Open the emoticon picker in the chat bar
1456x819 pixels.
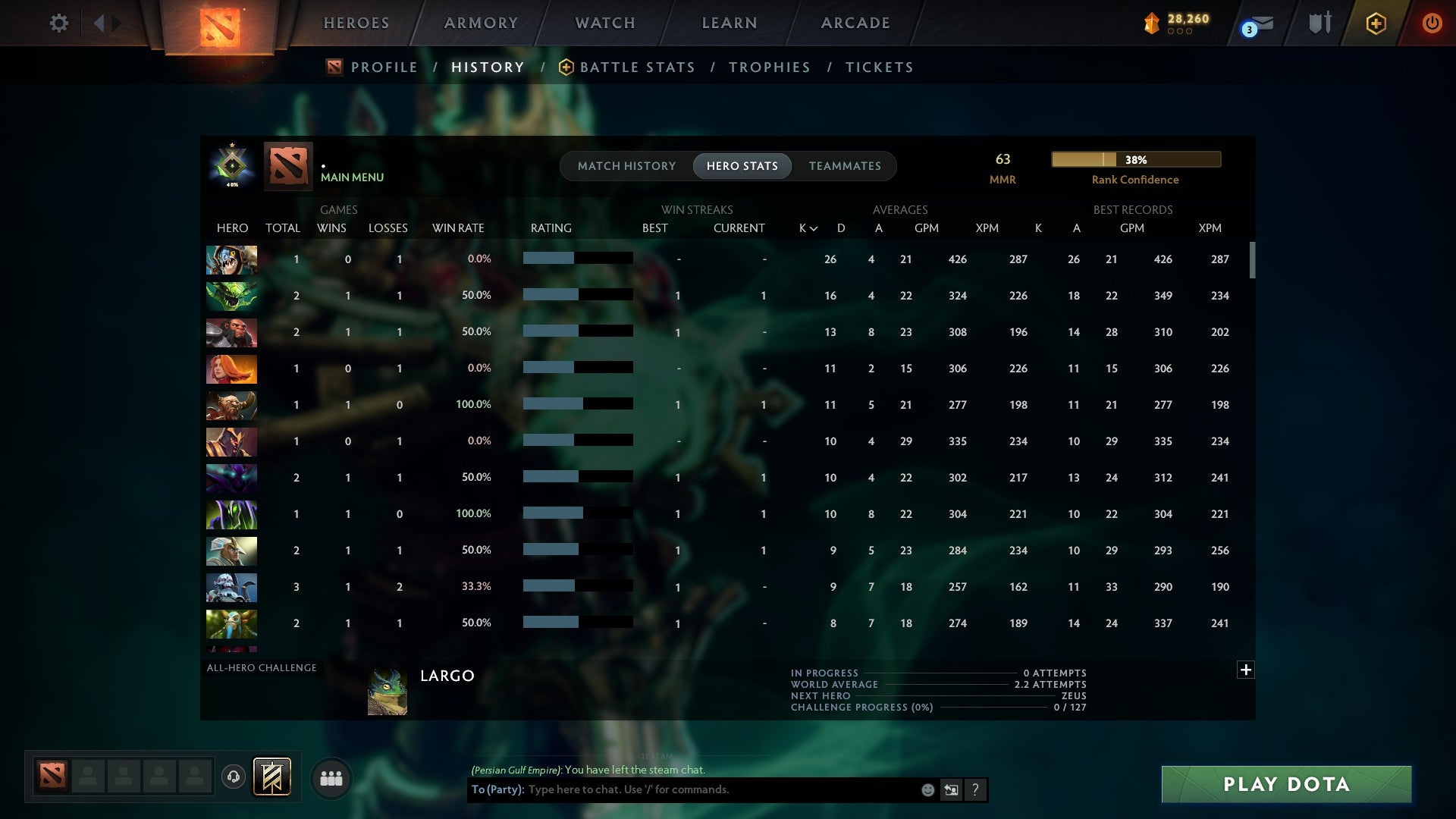(x=927, y=789)
